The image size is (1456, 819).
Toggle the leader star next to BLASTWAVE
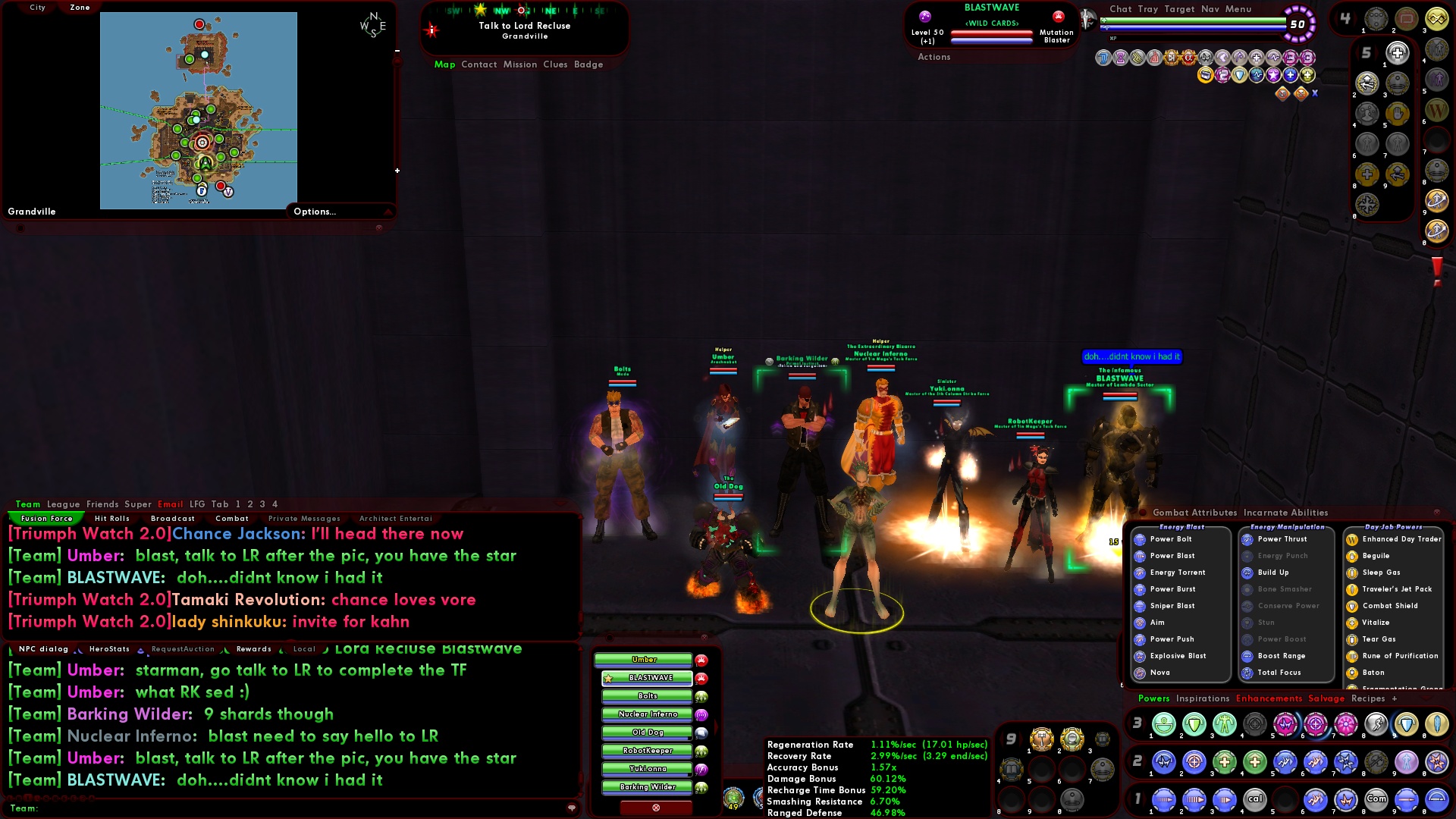click(x=610, y=678)
